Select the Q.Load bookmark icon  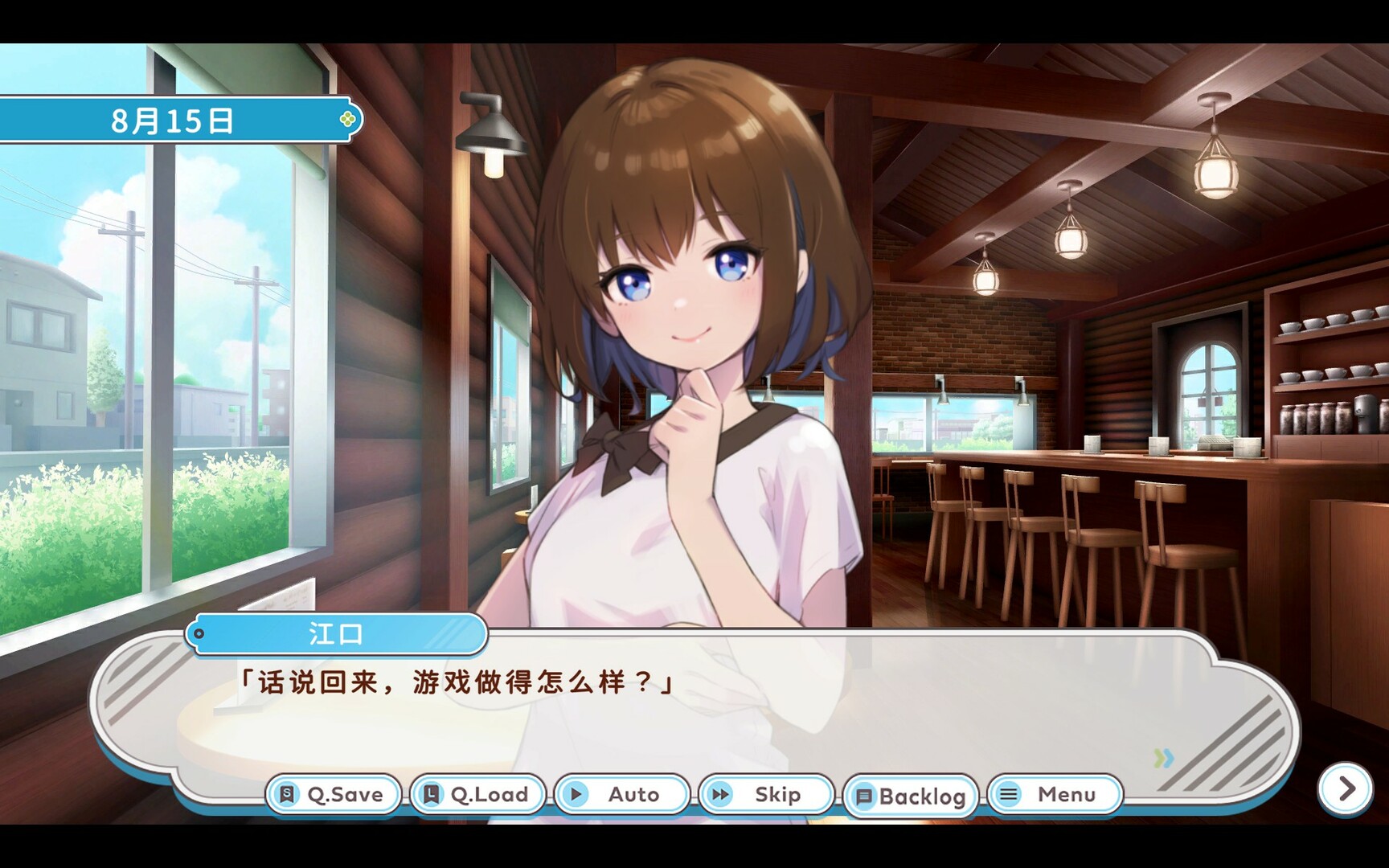pos(431,794)
